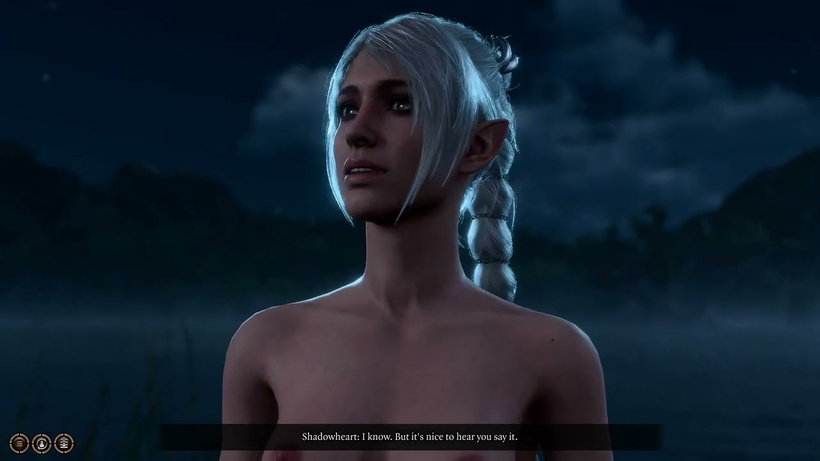Click the character silhouette dialogue icon
The height and width of the screenshot is (461, 820).
(41, 443)
